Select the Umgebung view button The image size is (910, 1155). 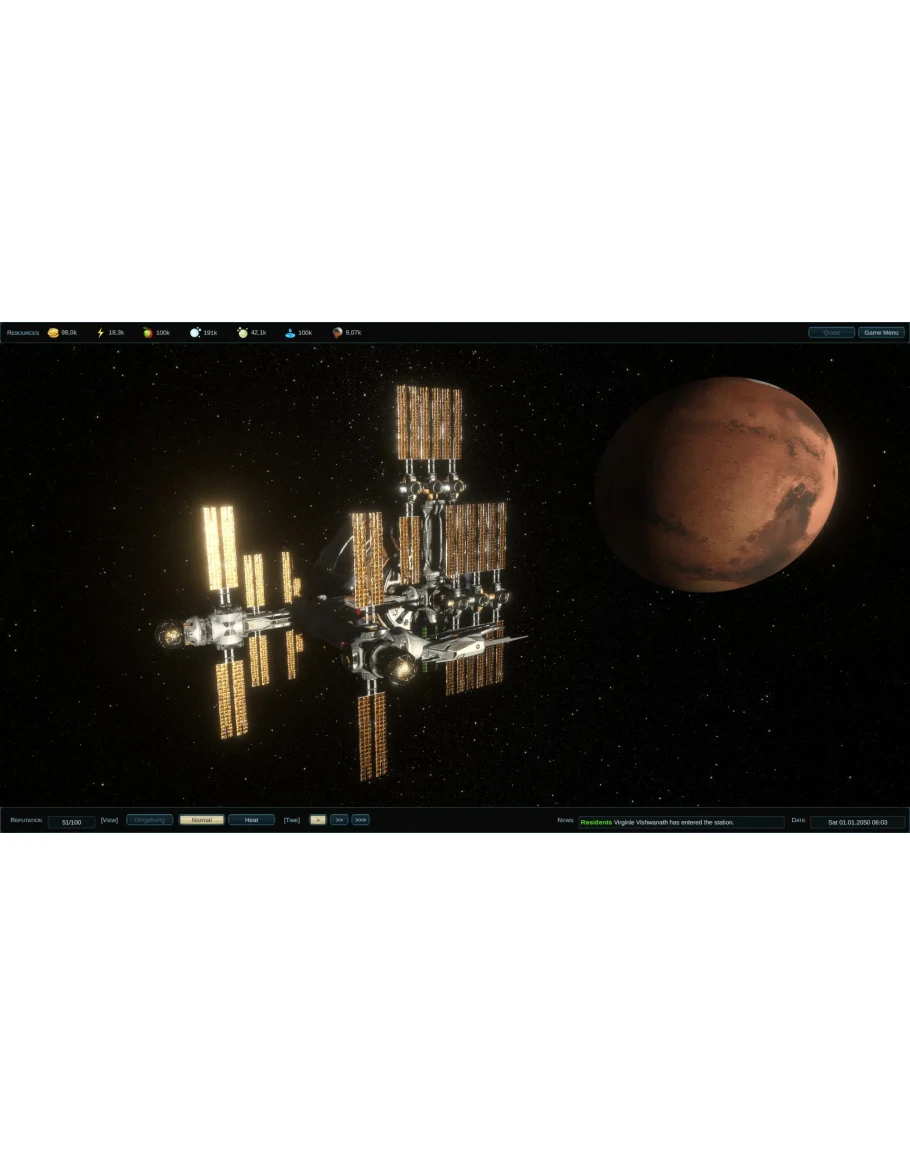tap(149, 820)
